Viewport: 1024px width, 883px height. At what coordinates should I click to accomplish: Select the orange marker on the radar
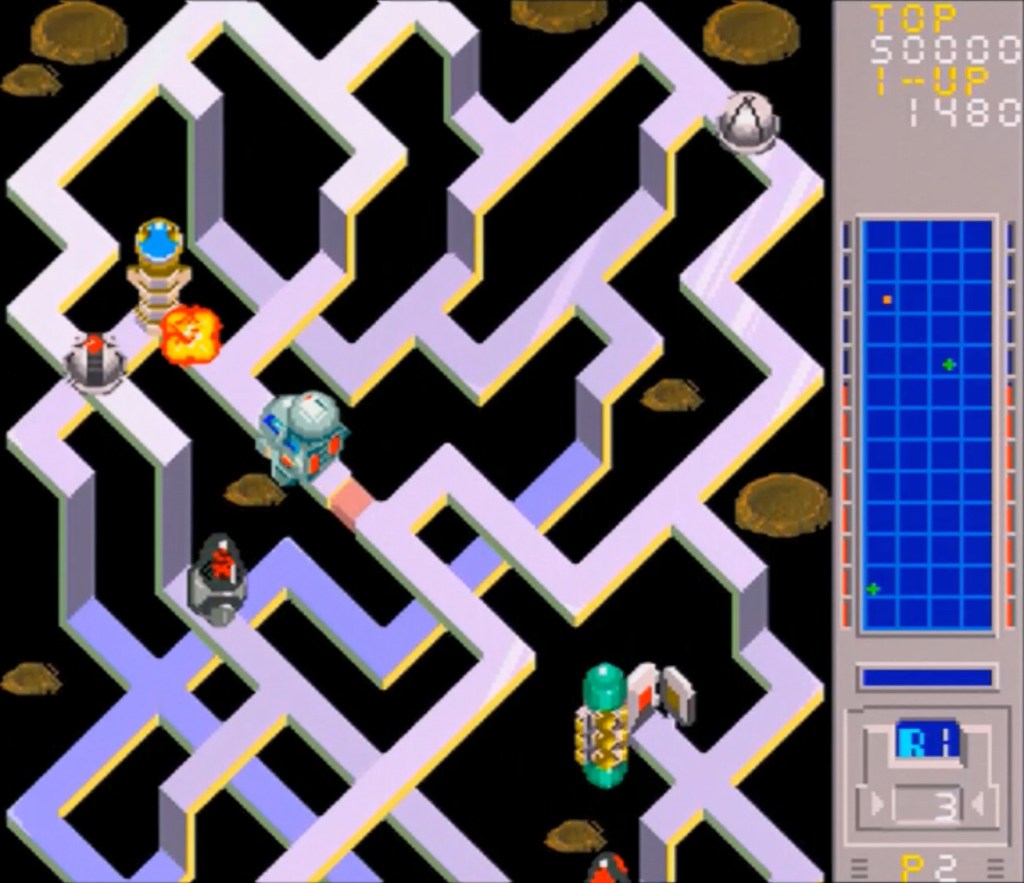(x=887, y=299)
